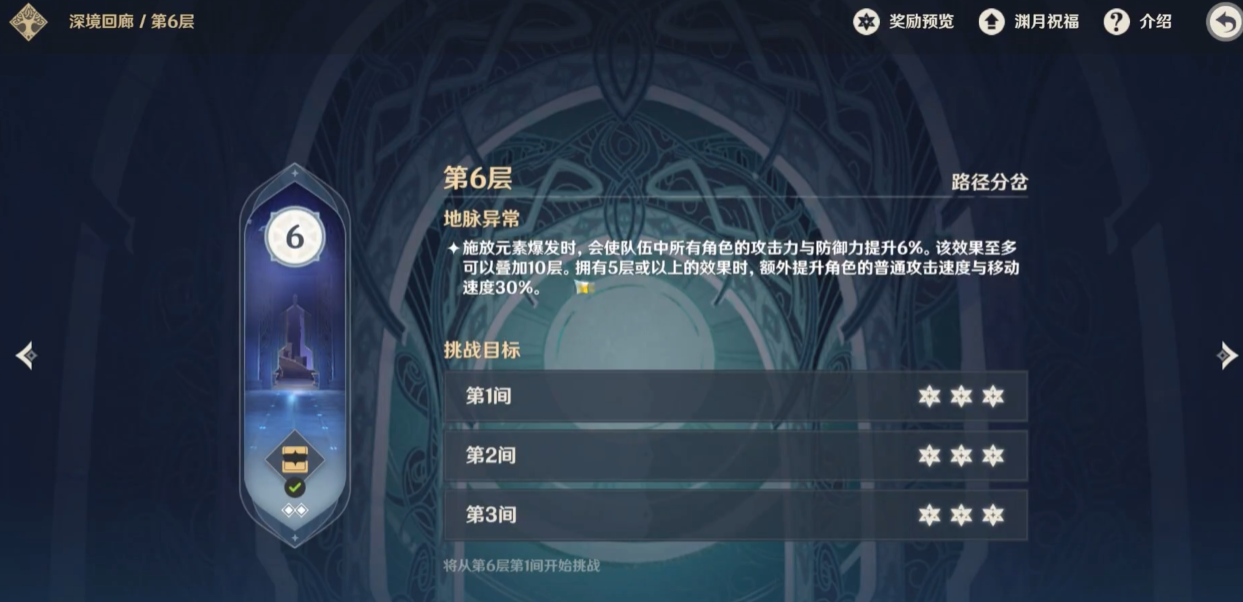Select the 第1间 chamber row
Image resolution: width=1243 pixels, height=602 pixels.
coord(735,396)
